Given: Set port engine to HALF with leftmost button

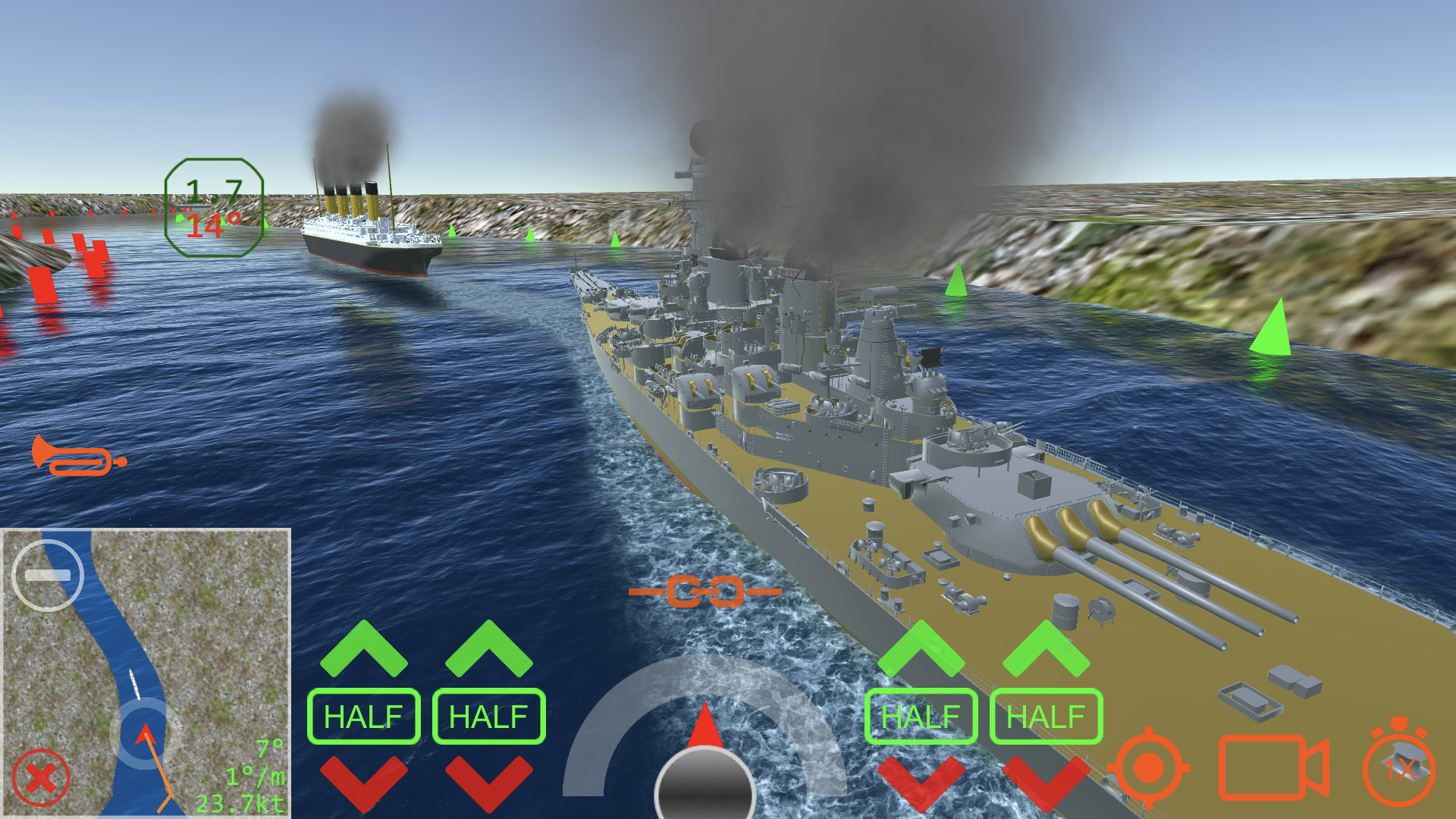Looking at the screenshot, I should pos(364,715).
